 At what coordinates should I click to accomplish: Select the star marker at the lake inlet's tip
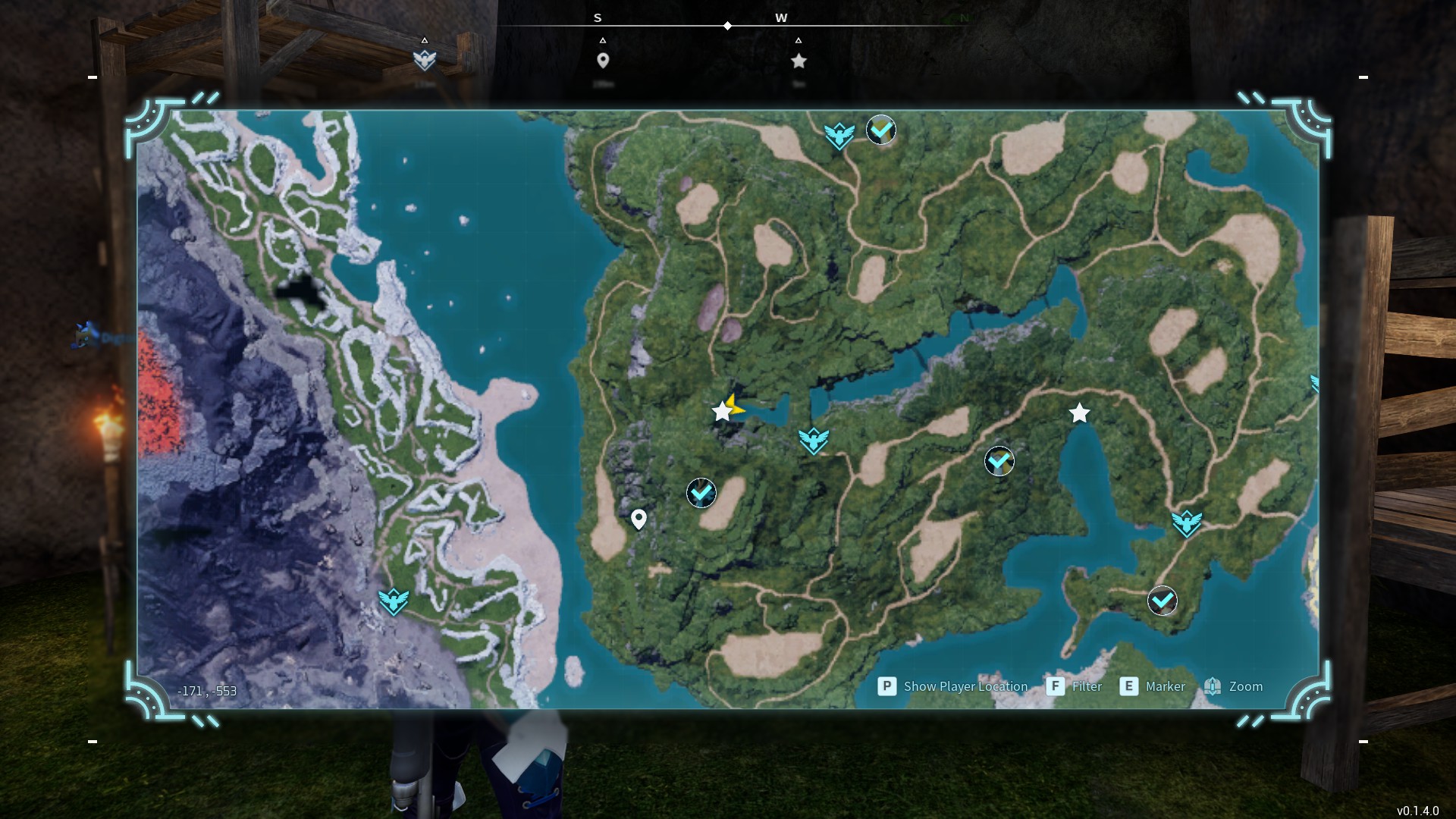pos(1079,413)
